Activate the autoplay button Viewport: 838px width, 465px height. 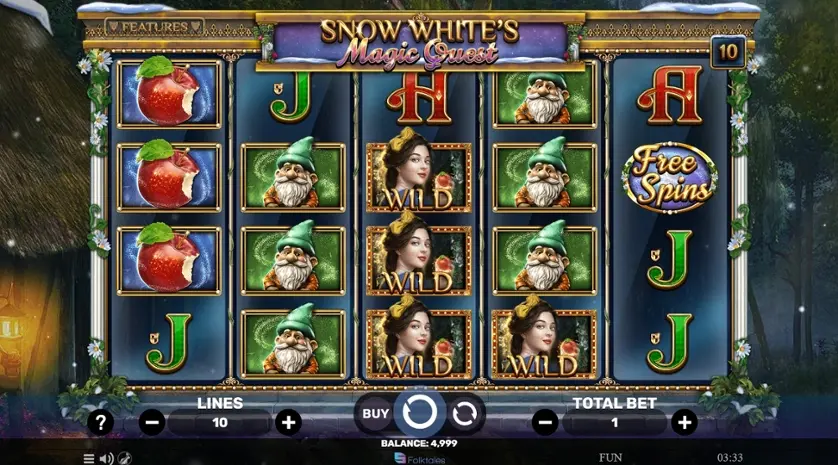(x=463, y=412)
